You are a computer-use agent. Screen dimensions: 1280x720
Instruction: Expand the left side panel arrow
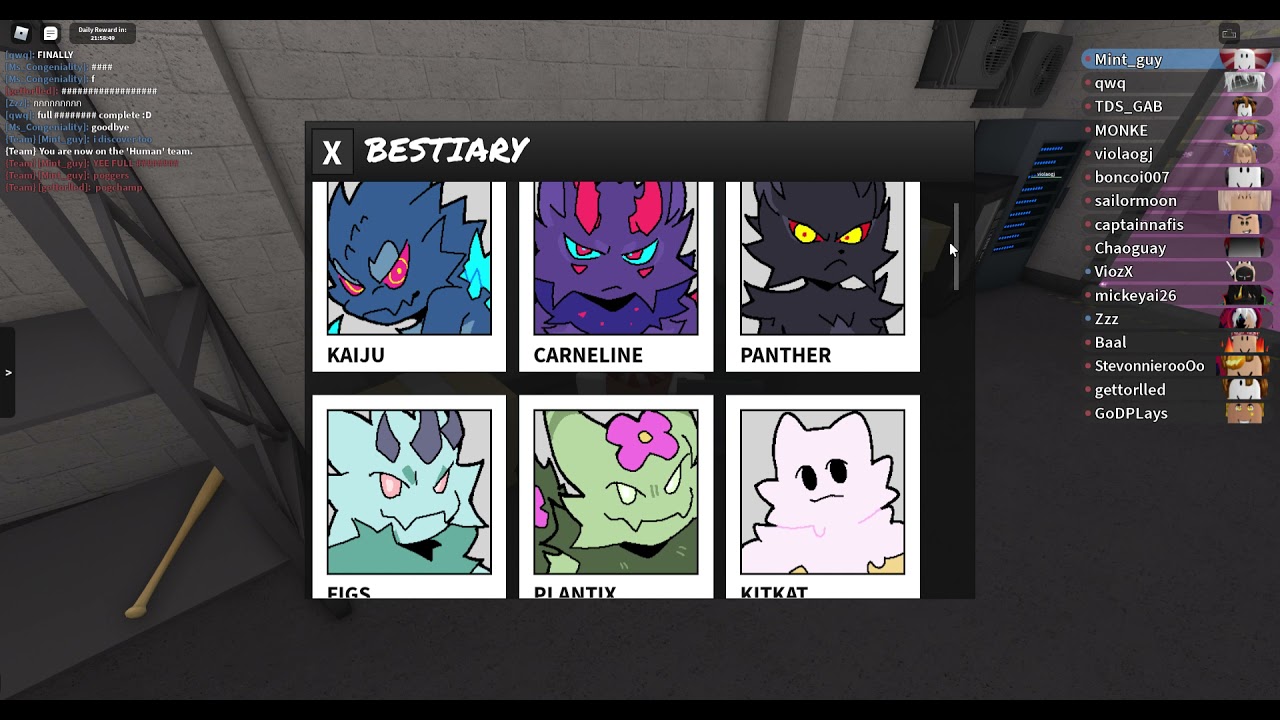[8, 373]
